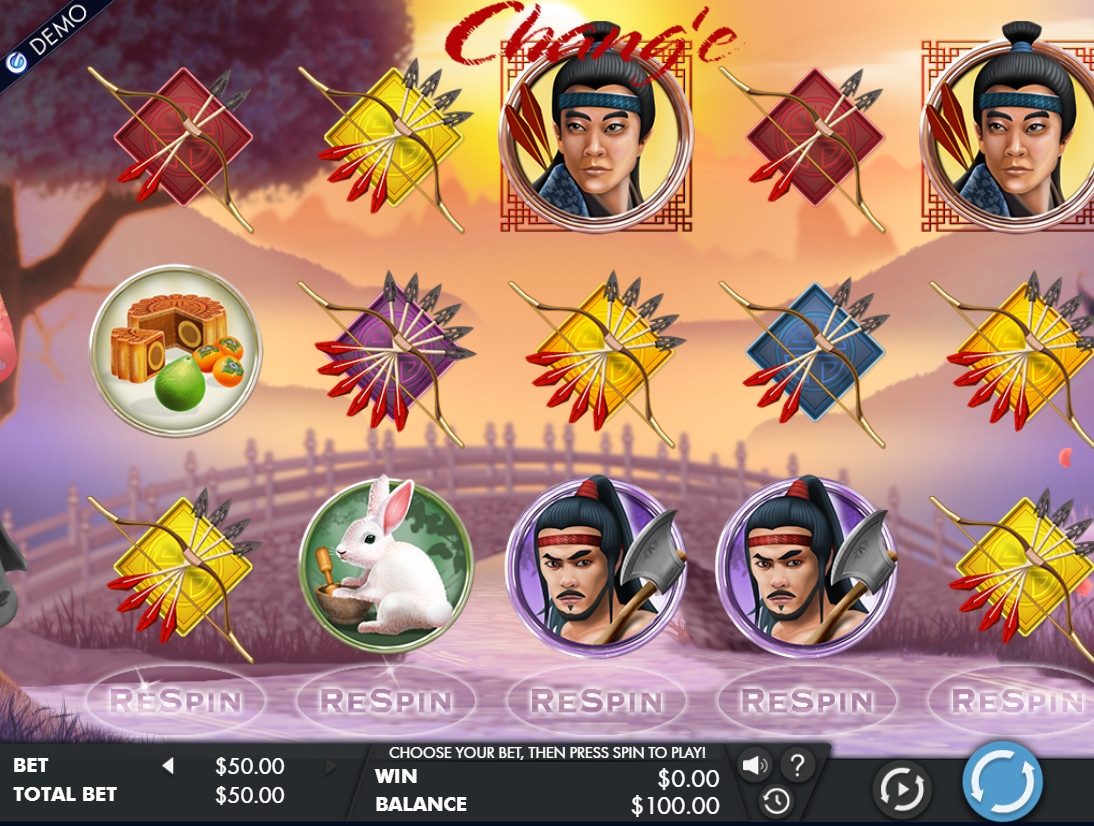Click ReSpin beneath the white rabbit reel
Viewport: 1094px width, 826px height.
[x=386, y=701]
